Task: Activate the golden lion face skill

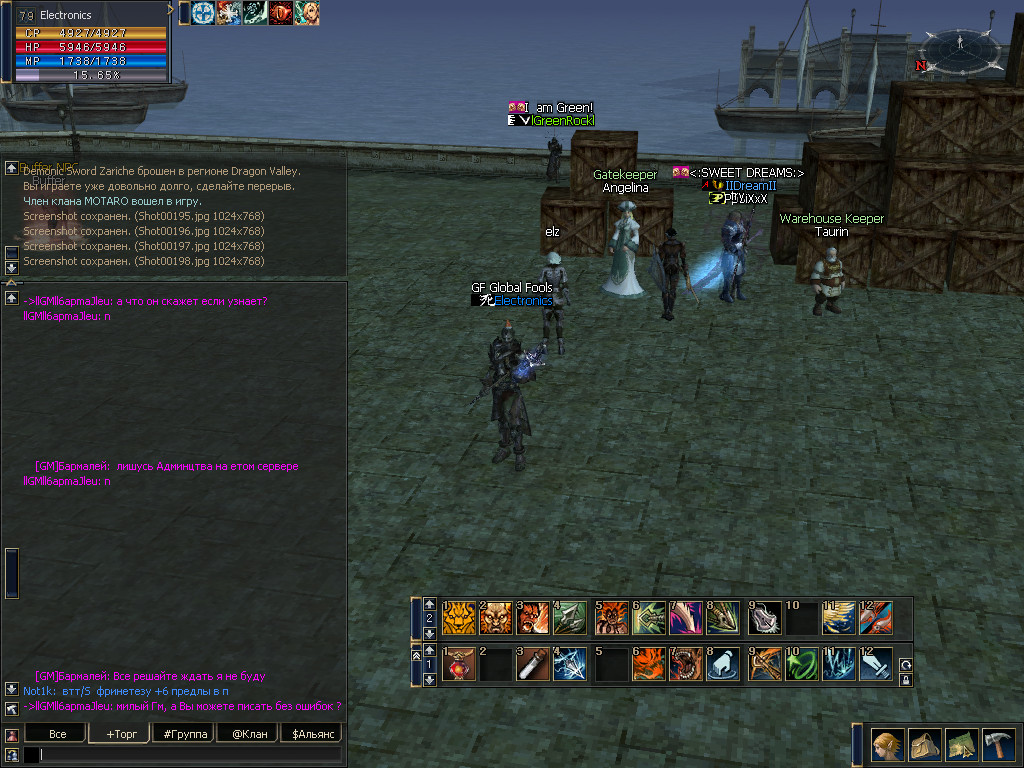Action: (460, 619)
